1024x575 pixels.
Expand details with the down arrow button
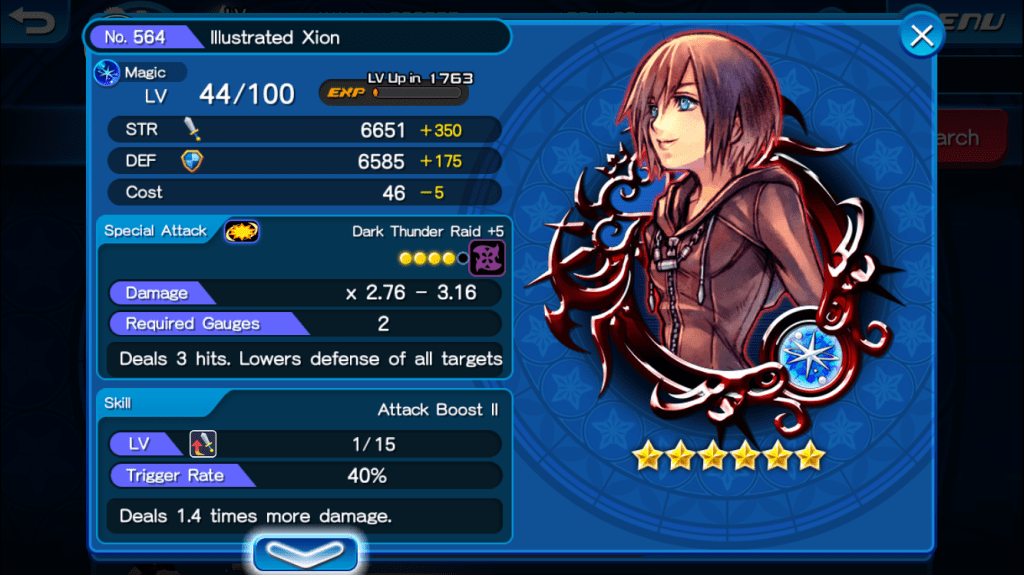click(x=305, y=553)
